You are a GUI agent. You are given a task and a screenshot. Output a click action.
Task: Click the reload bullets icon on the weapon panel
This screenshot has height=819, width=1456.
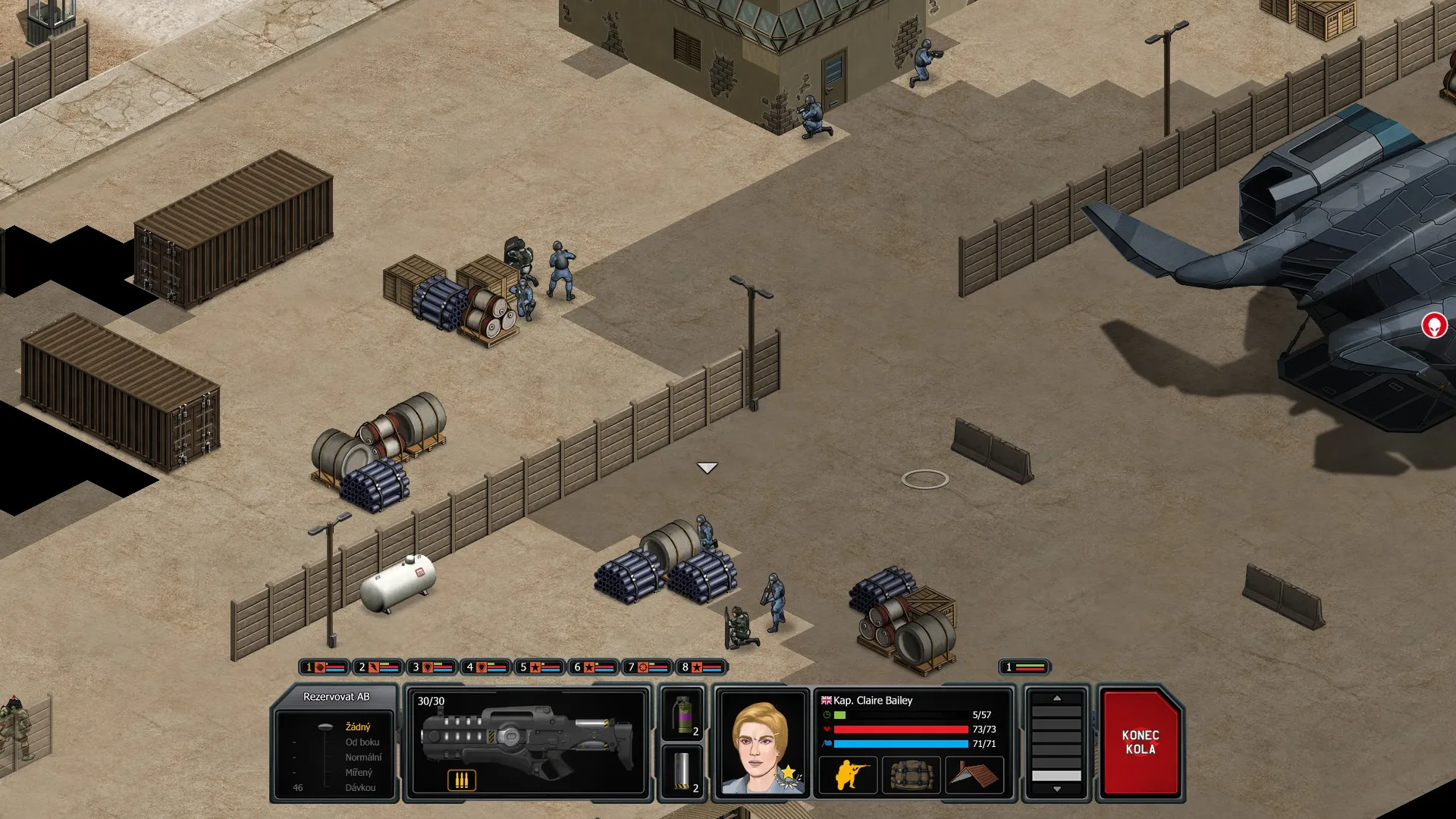(x=463, y=779)
